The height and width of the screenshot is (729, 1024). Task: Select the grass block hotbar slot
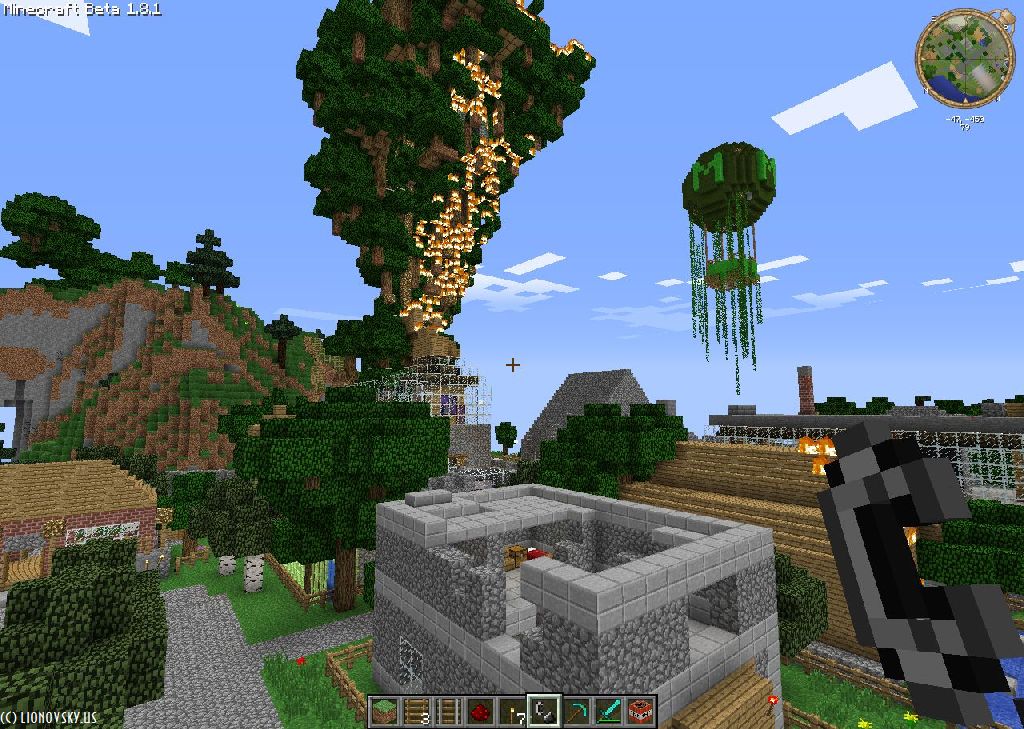(x=383, y=711)
